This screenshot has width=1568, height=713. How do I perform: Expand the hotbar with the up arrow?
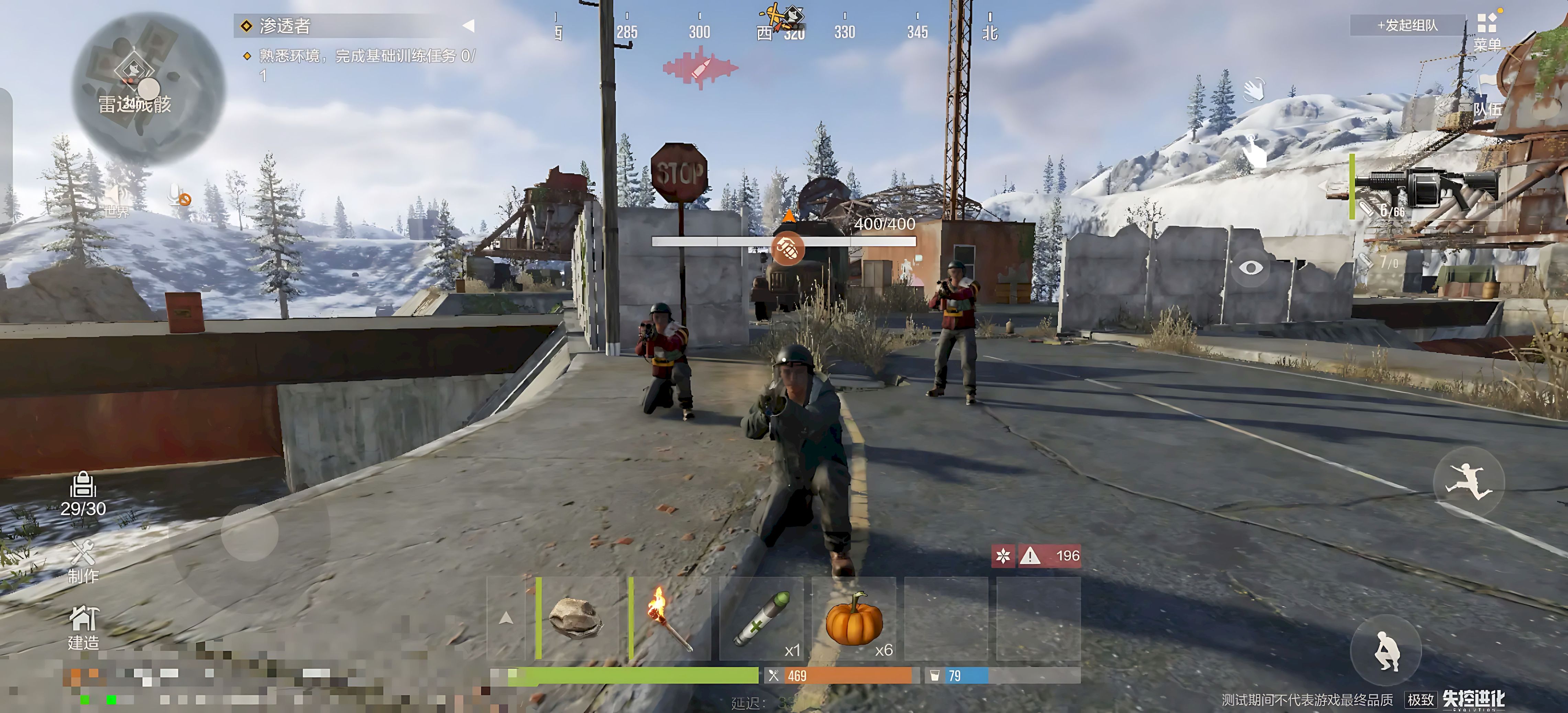point(505,618)
